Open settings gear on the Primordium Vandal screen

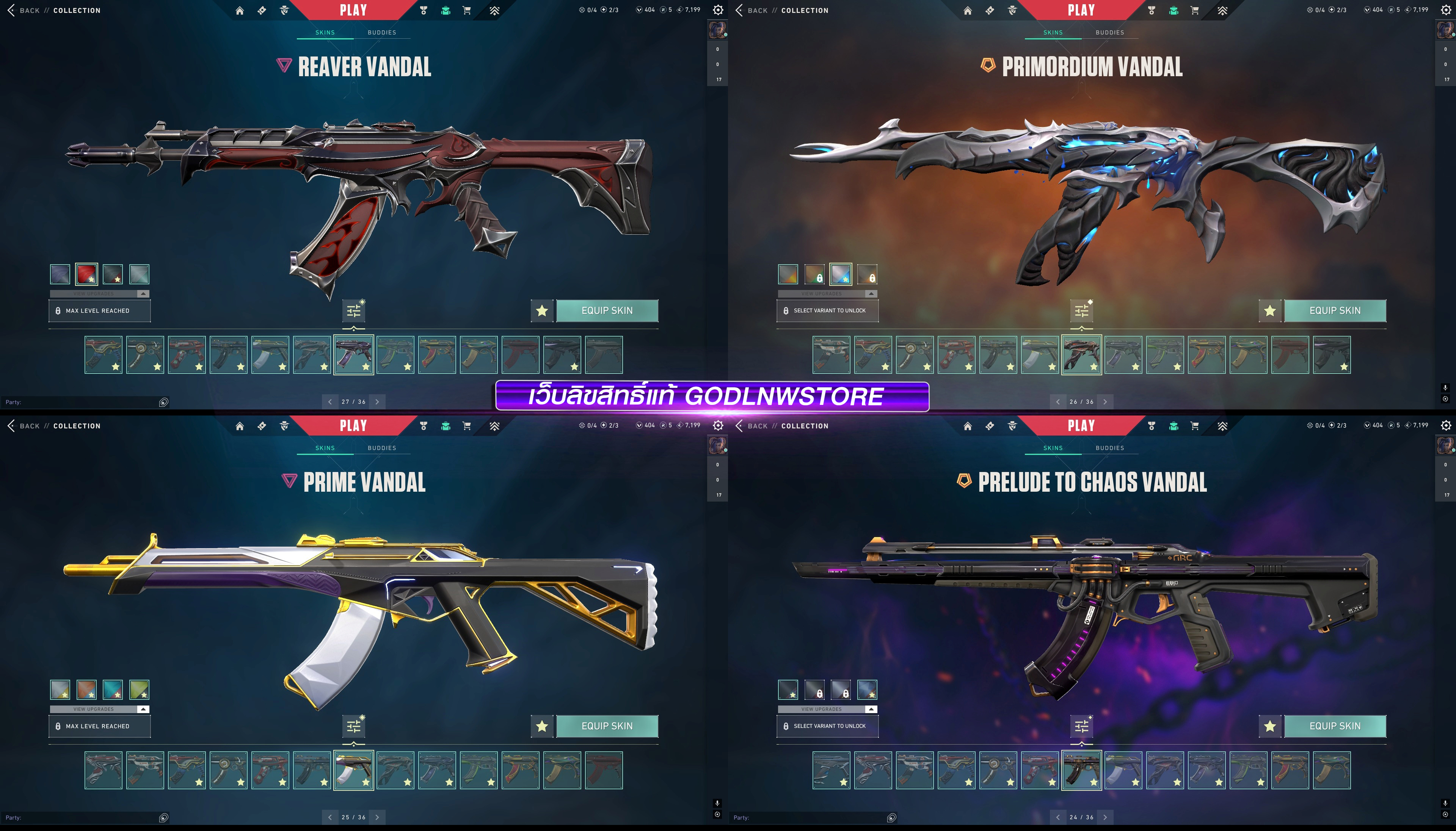1446,10
